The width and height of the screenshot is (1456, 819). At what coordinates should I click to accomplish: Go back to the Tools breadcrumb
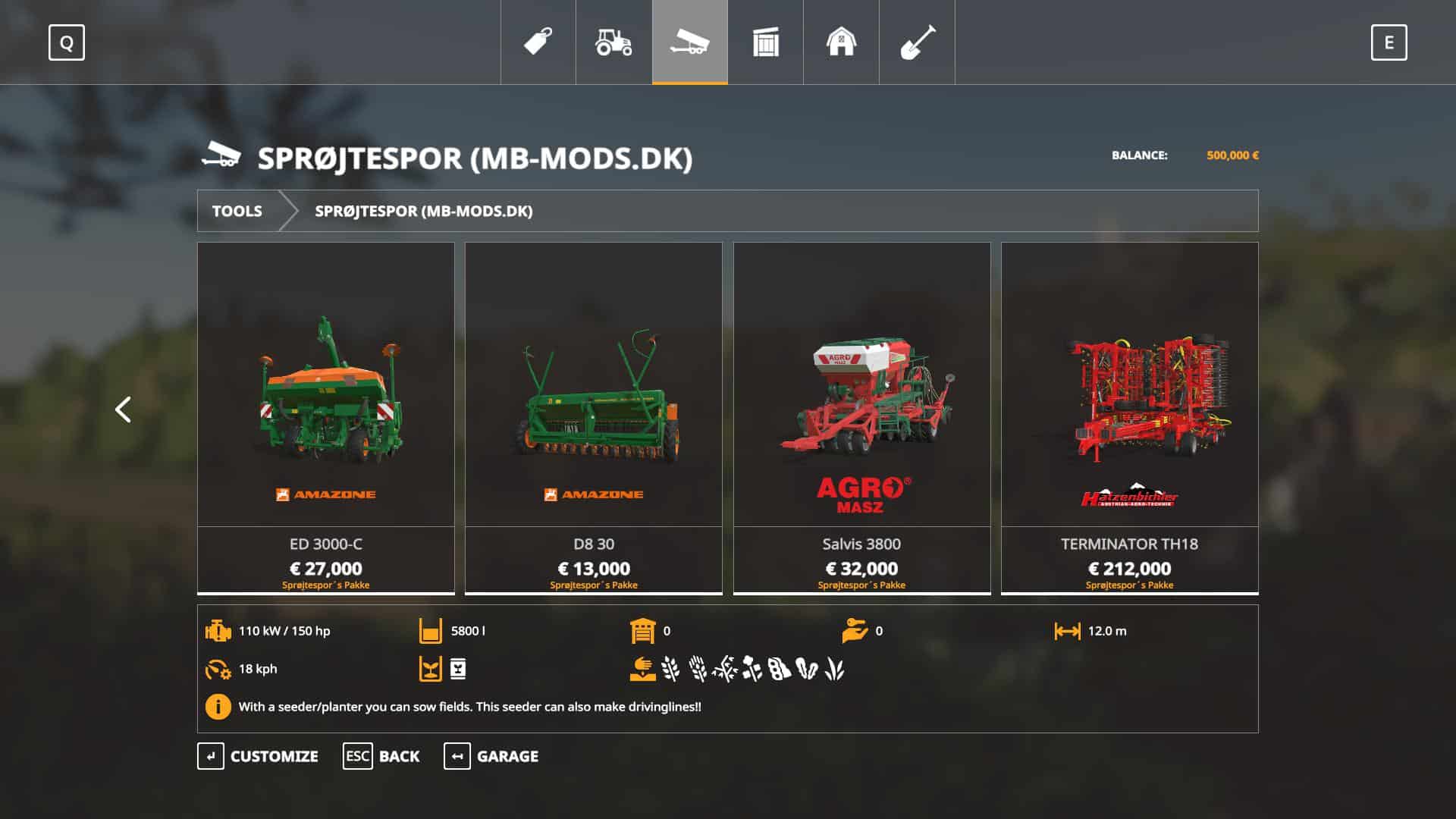point(237,211)
